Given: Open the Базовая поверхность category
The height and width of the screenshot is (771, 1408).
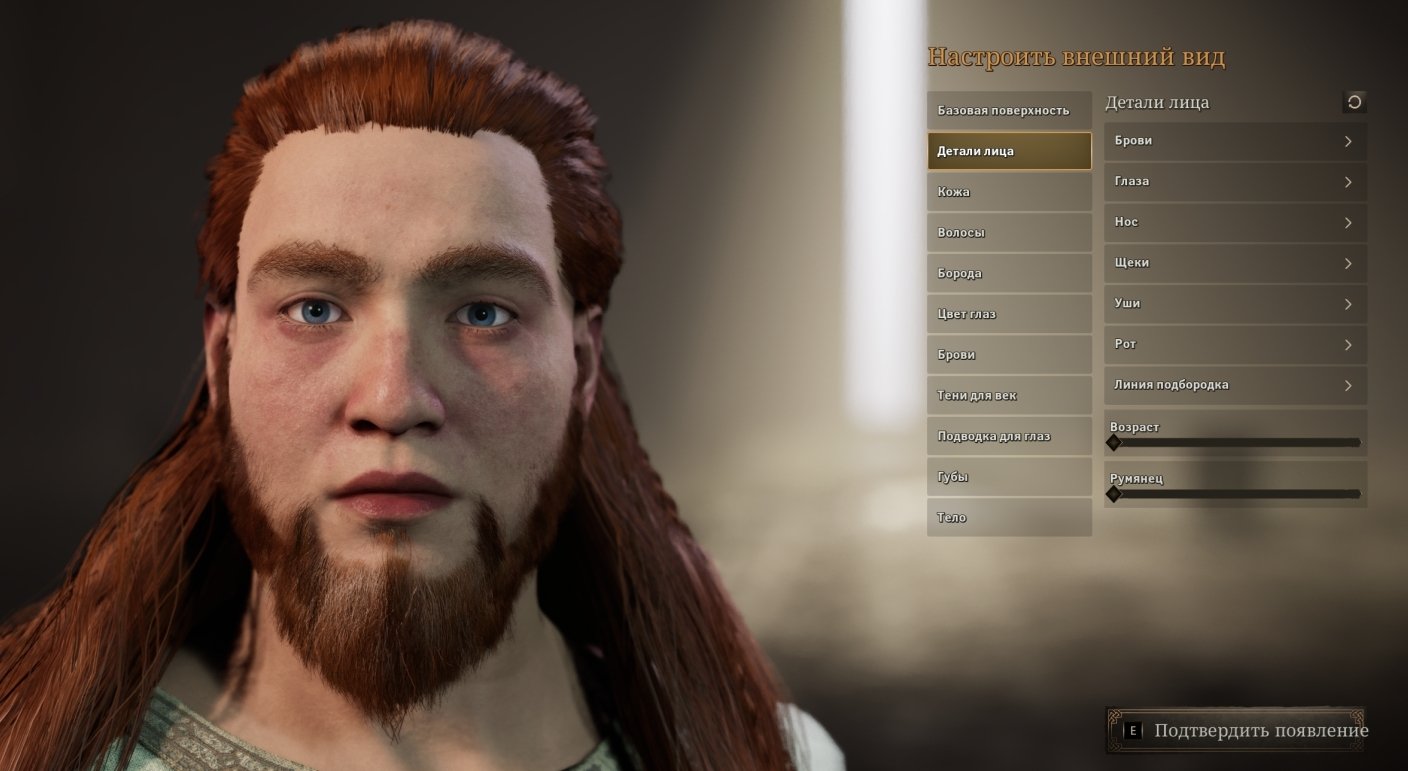Looking at the screenshot, I should tap(1008, 111).
